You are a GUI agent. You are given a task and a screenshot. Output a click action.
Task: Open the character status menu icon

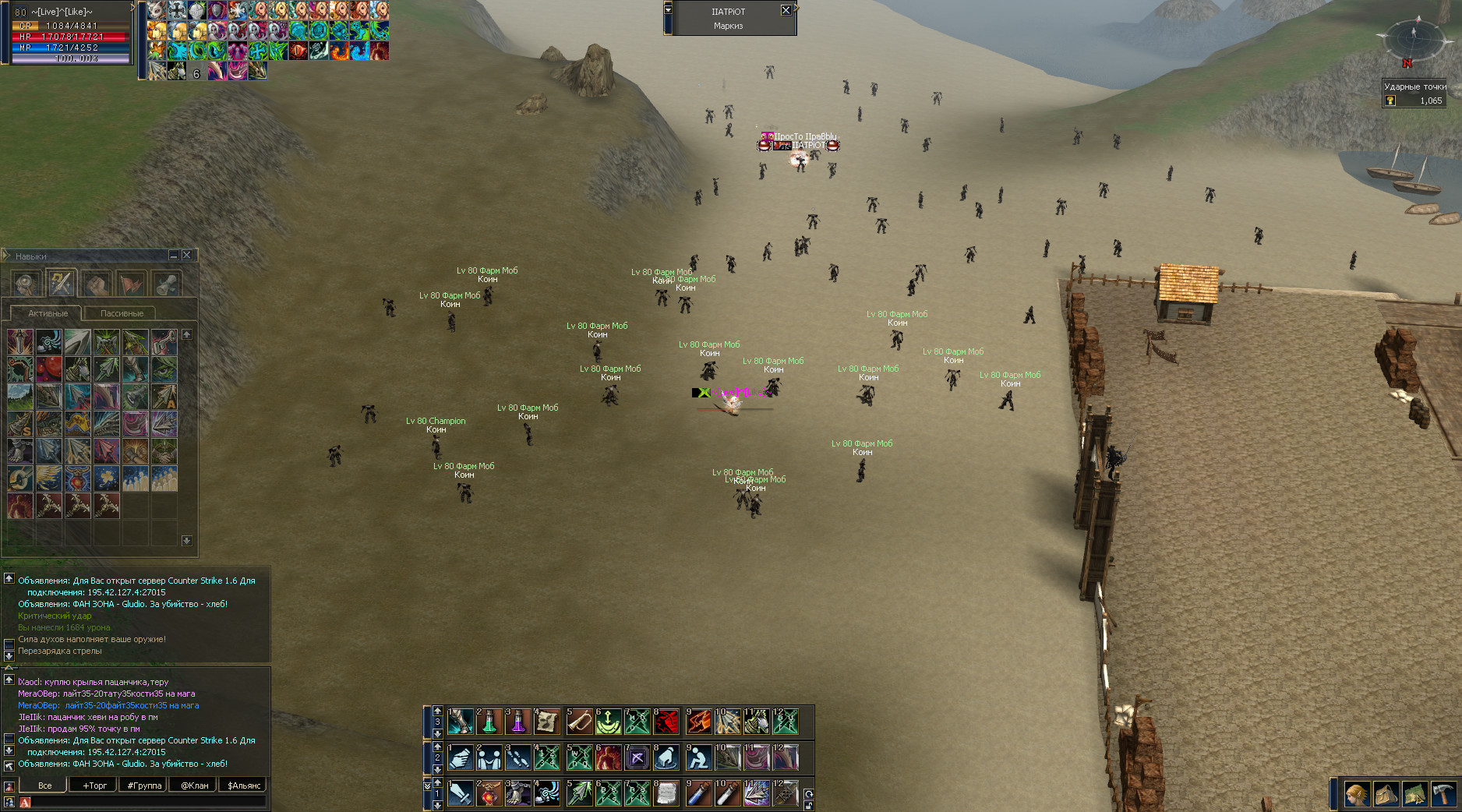point(1357,795)
